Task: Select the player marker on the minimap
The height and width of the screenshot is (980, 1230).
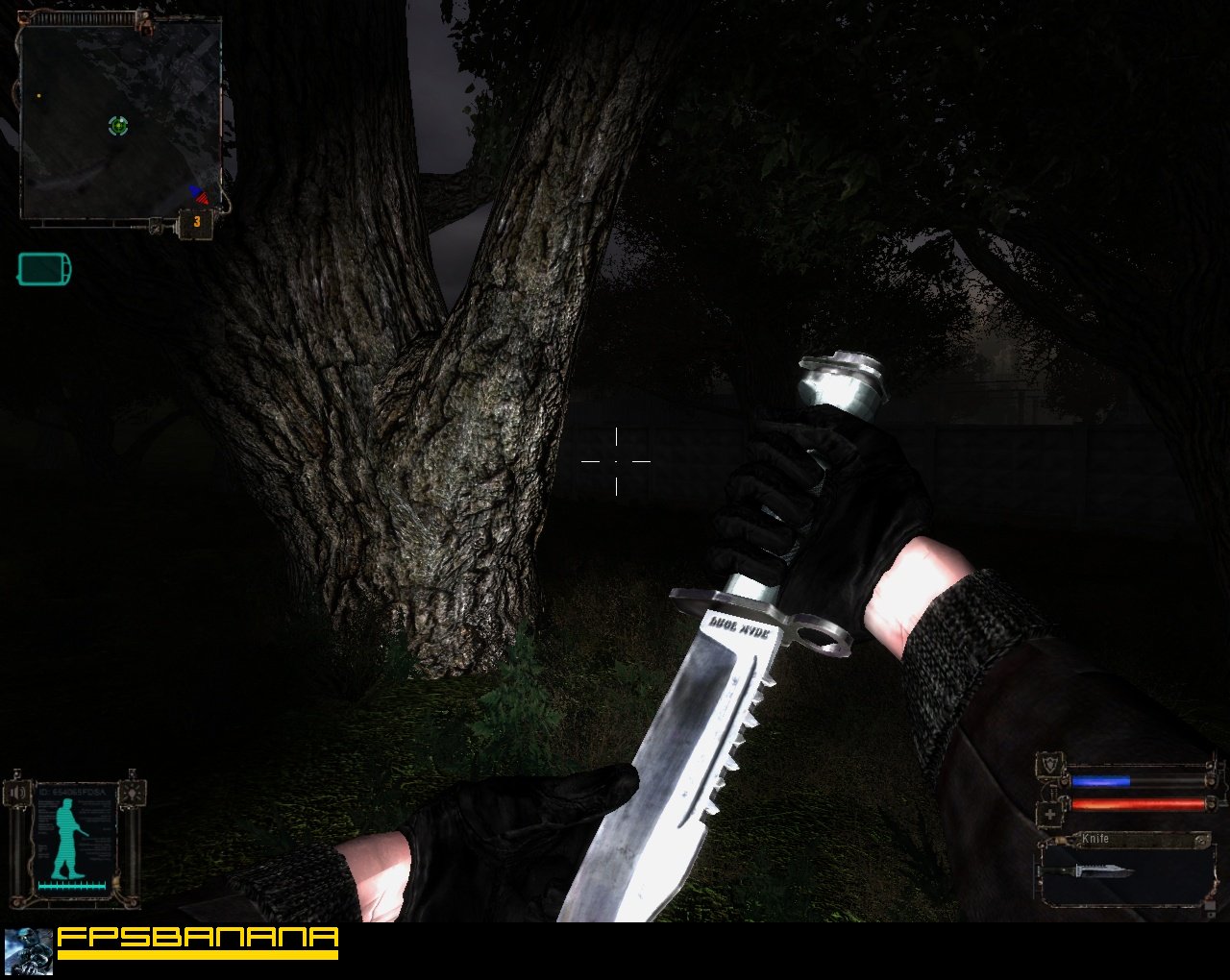Action: [x=117, y=124]
